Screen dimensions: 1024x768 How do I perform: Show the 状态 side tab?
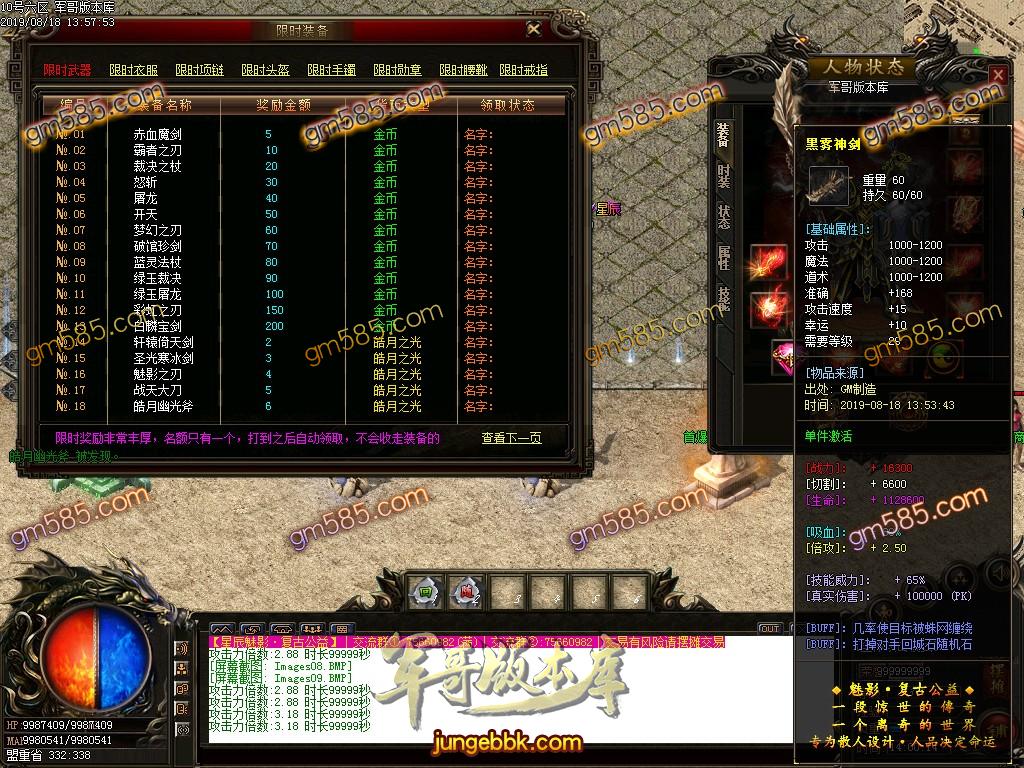723,217
